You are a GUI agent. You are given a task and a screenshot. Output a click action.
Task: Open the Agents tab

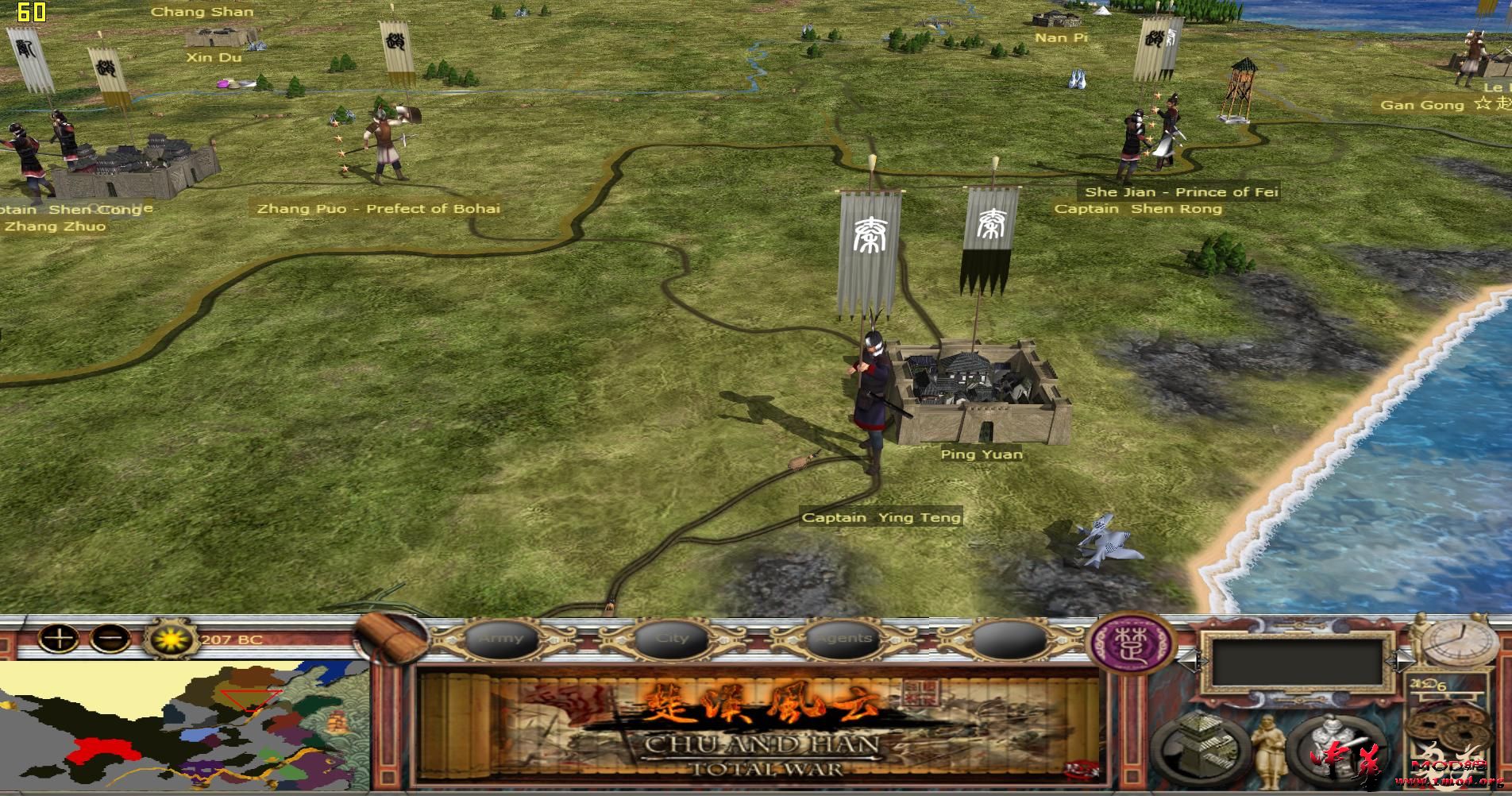(x=843, y=637)
